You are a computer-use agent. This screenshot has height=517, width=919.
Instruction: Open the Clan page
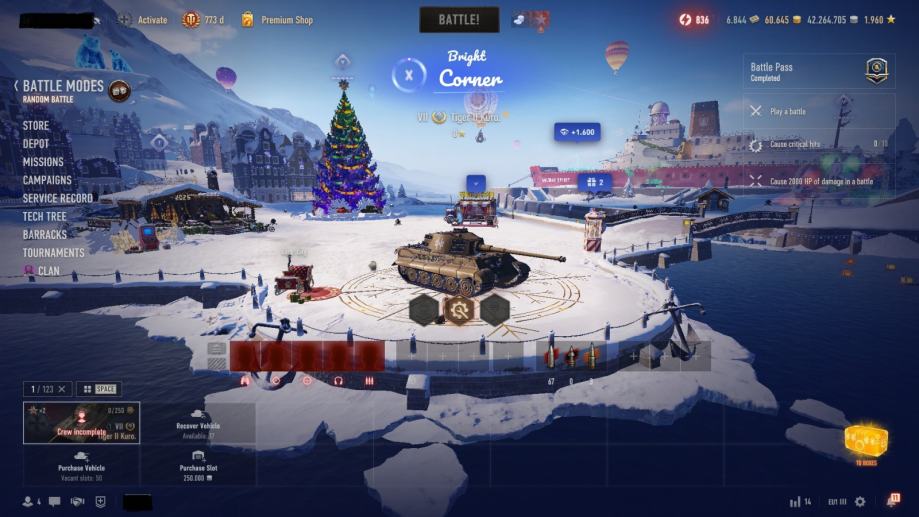[48, 270]
